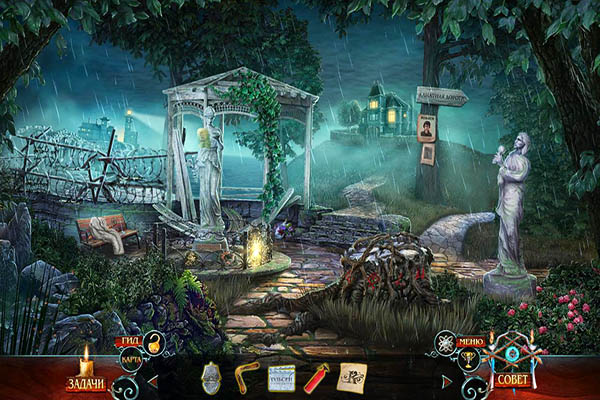This screenshot has height=400, width=600.
Task: Unlock the inventory padlock icon
Action: point(155,345)
